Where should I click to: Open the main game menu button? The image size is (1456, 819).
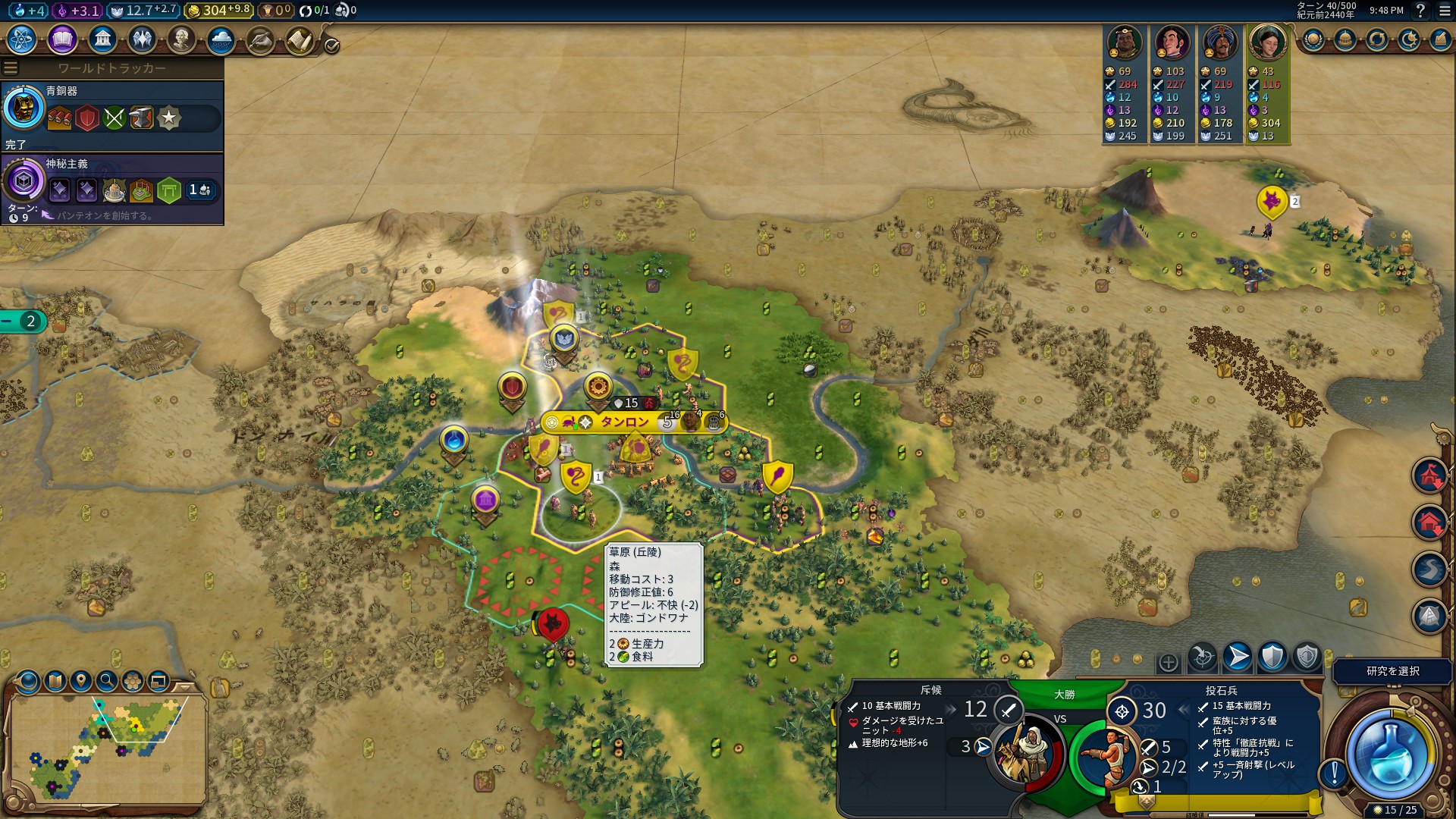tap(1445, 11)
